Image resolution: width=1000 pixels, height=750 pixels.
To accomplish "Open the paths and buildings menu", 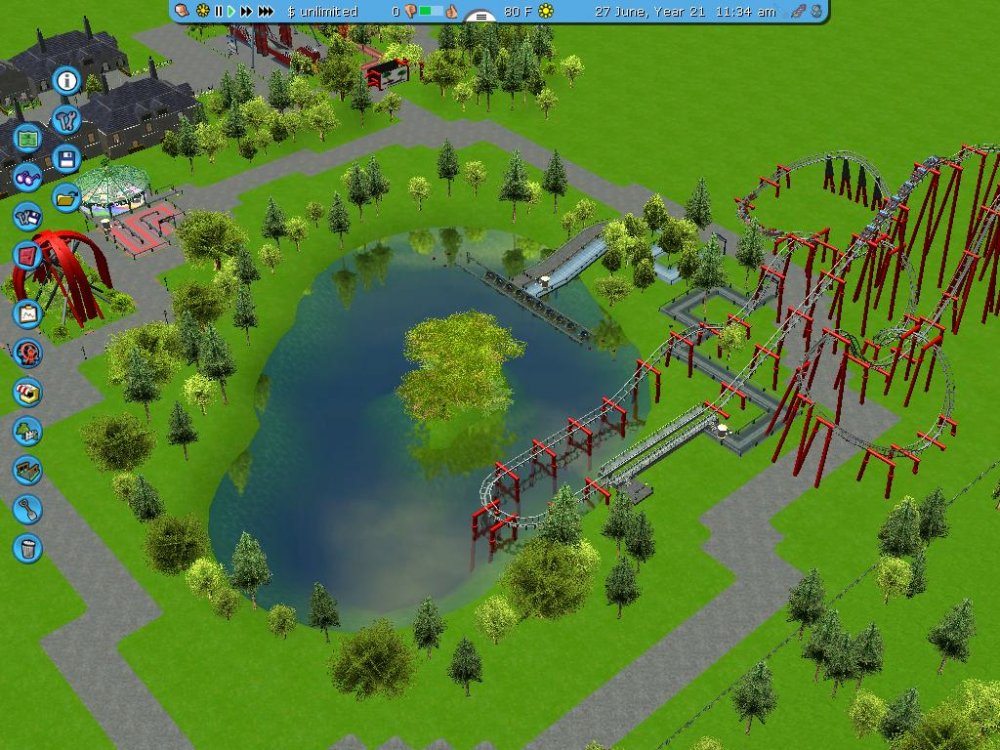I will coord(27,470).
